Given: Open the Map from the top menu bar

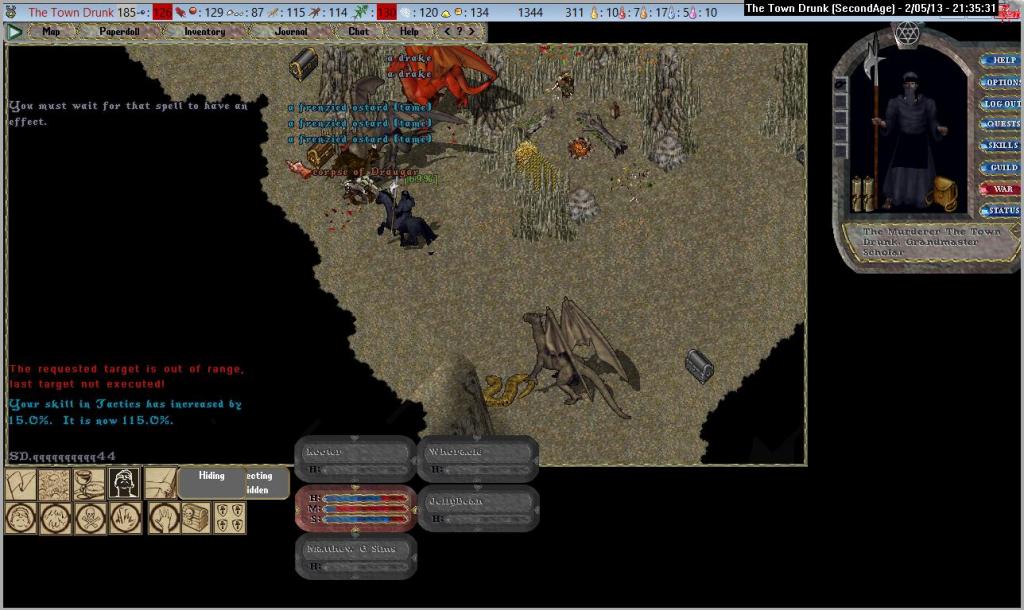Looking at the screenshot, I should [51, 31].
